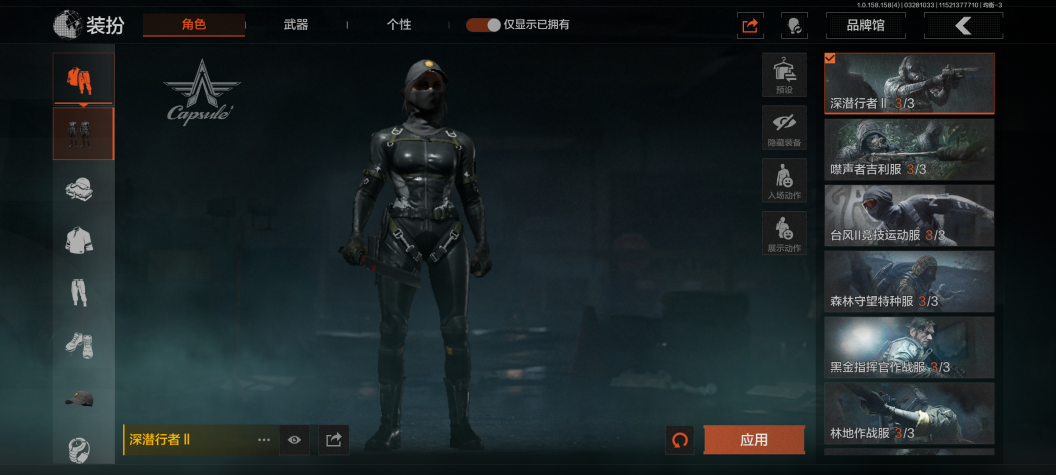The image size is (1056, 475).
Task: Select the 林地作战服 outfit
Action: (909, 412)
